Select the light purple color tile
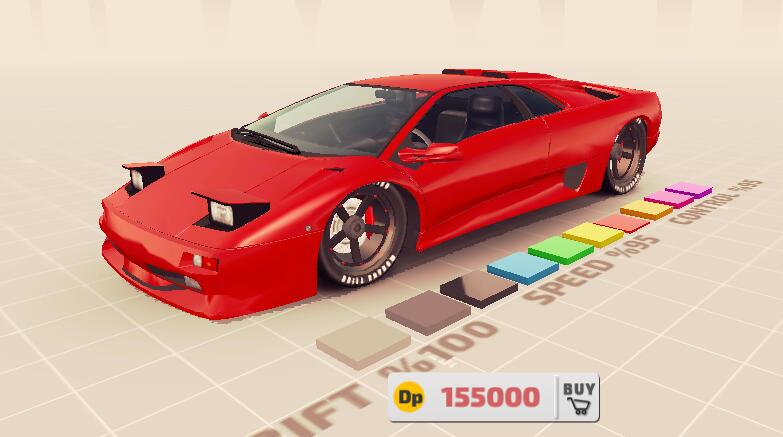 (688, 188)
